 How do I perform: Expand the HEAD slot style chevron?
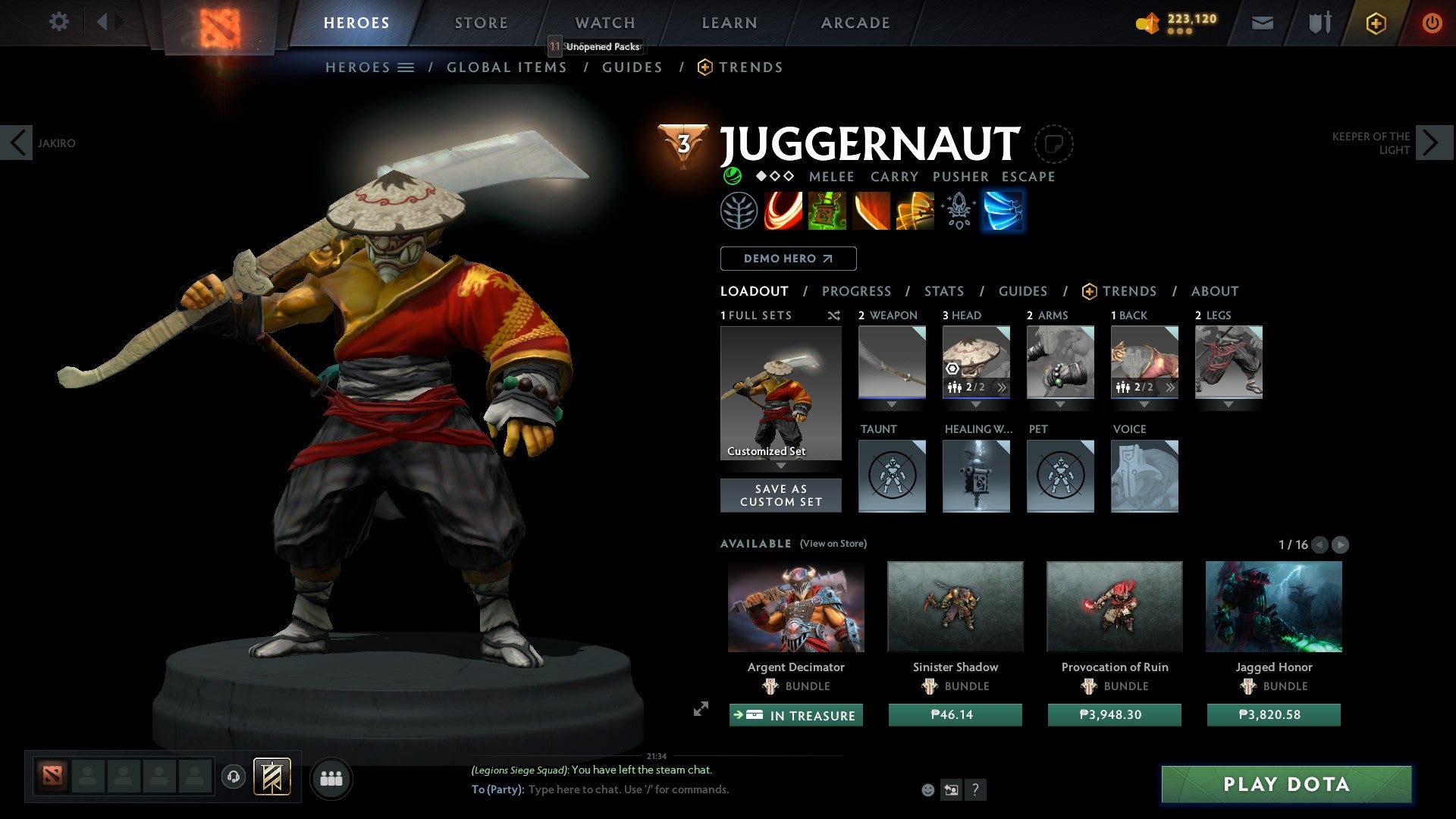1003,388
